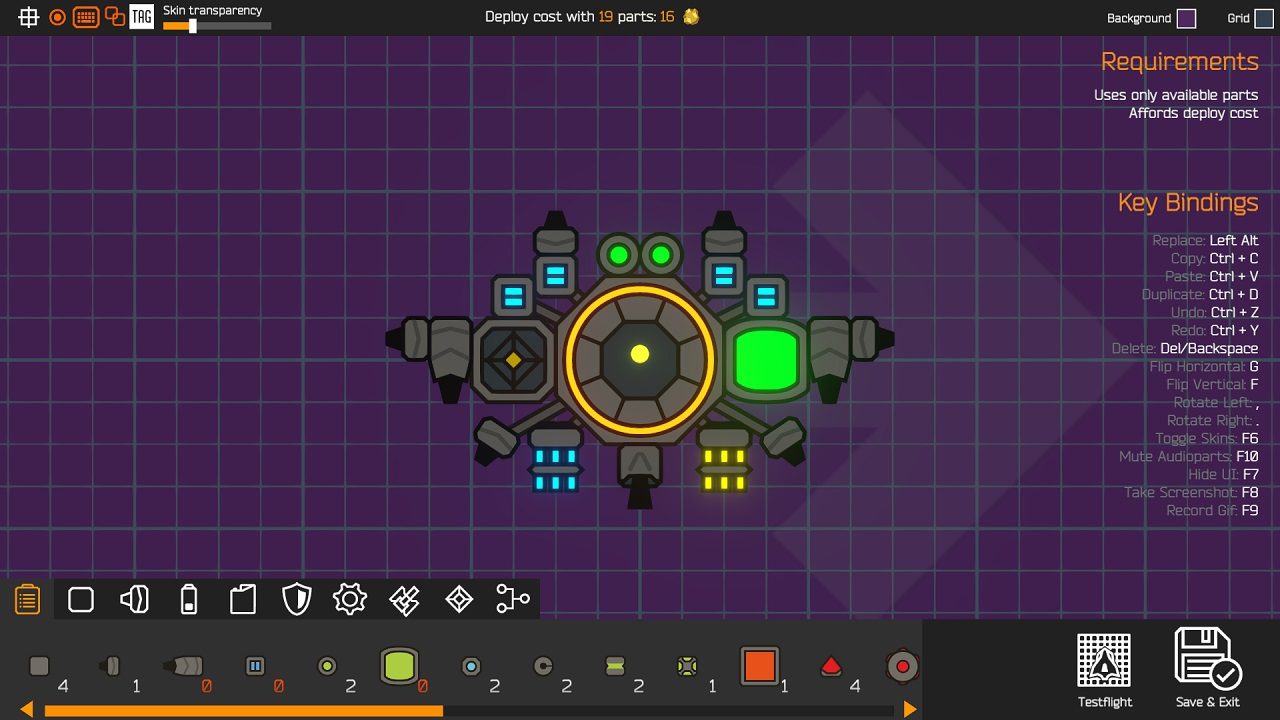Choose the large green rounded part
Screen dimensions: 1280x720
[x=399, y=666]
